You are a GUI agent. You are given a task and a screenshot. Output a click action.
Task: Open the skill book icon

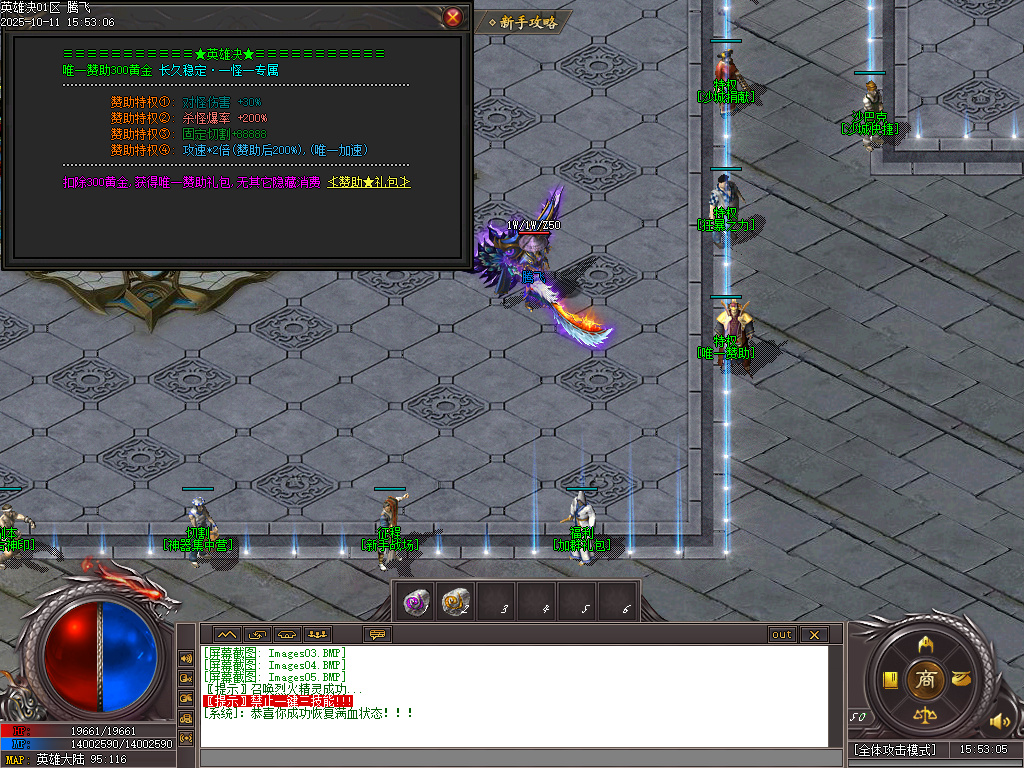click(x=890, y=680)
